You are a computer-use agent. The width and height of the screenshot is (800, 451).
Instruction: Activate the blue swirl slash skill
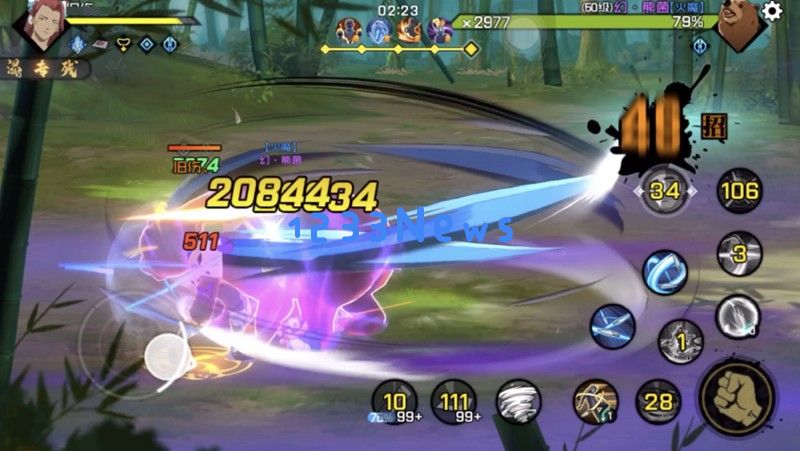click(x=665, y=271)
